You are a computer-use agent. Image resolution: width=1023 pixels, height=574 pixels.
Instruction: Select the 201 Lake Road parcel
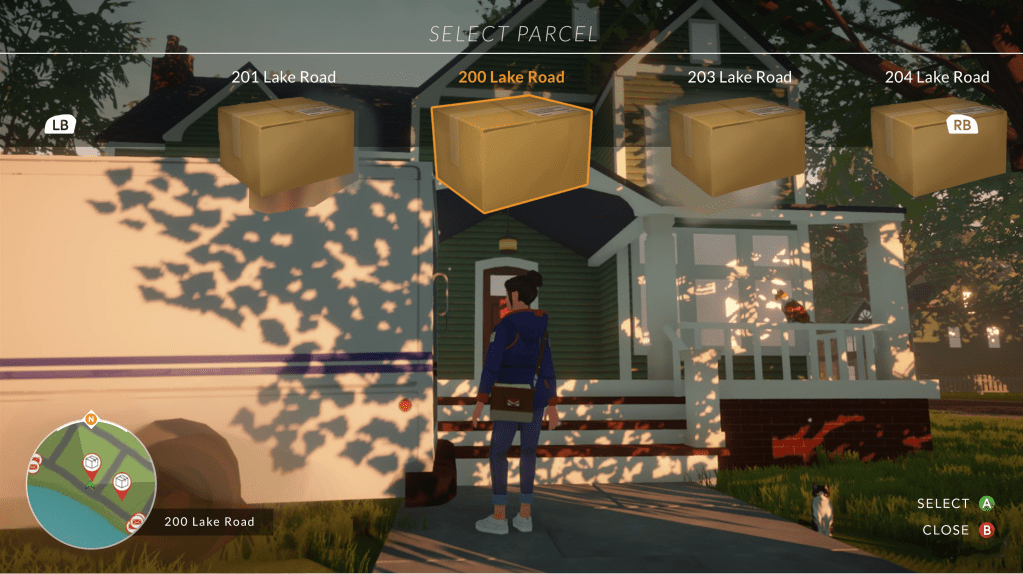tap(285, 147)
